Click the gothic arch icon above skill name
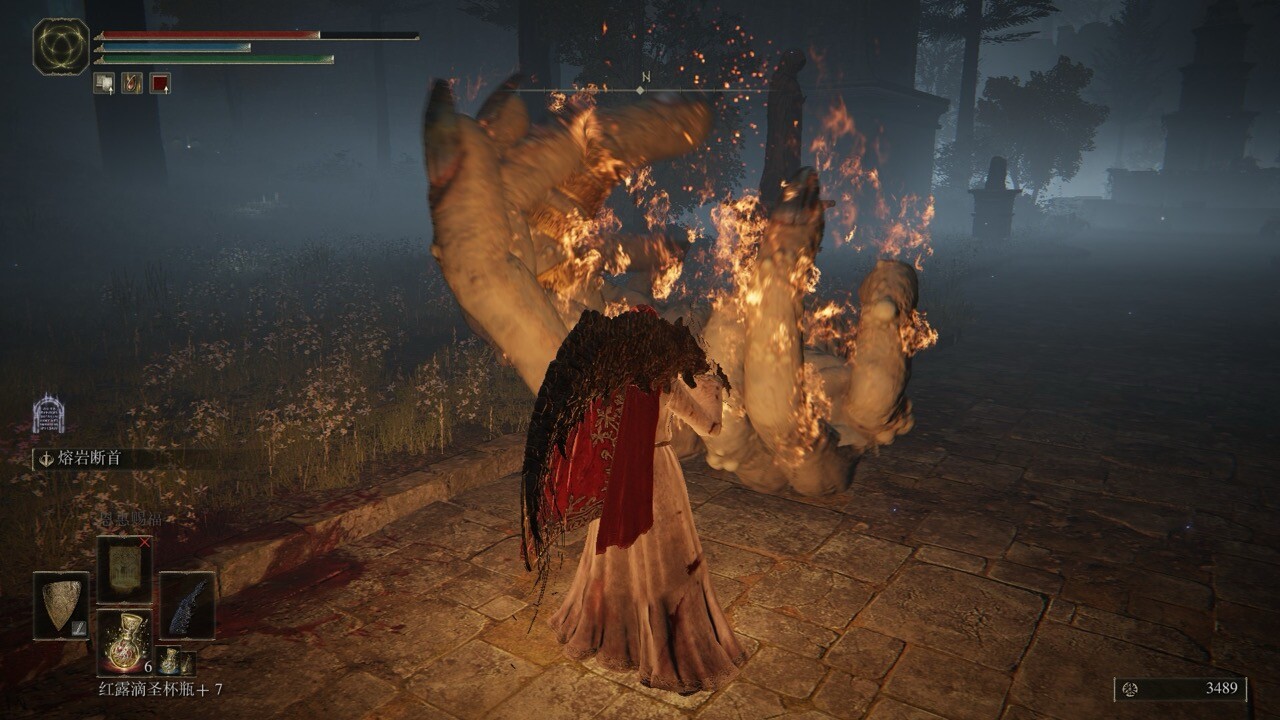This screenshot has width=1280, height=720. 48,412
